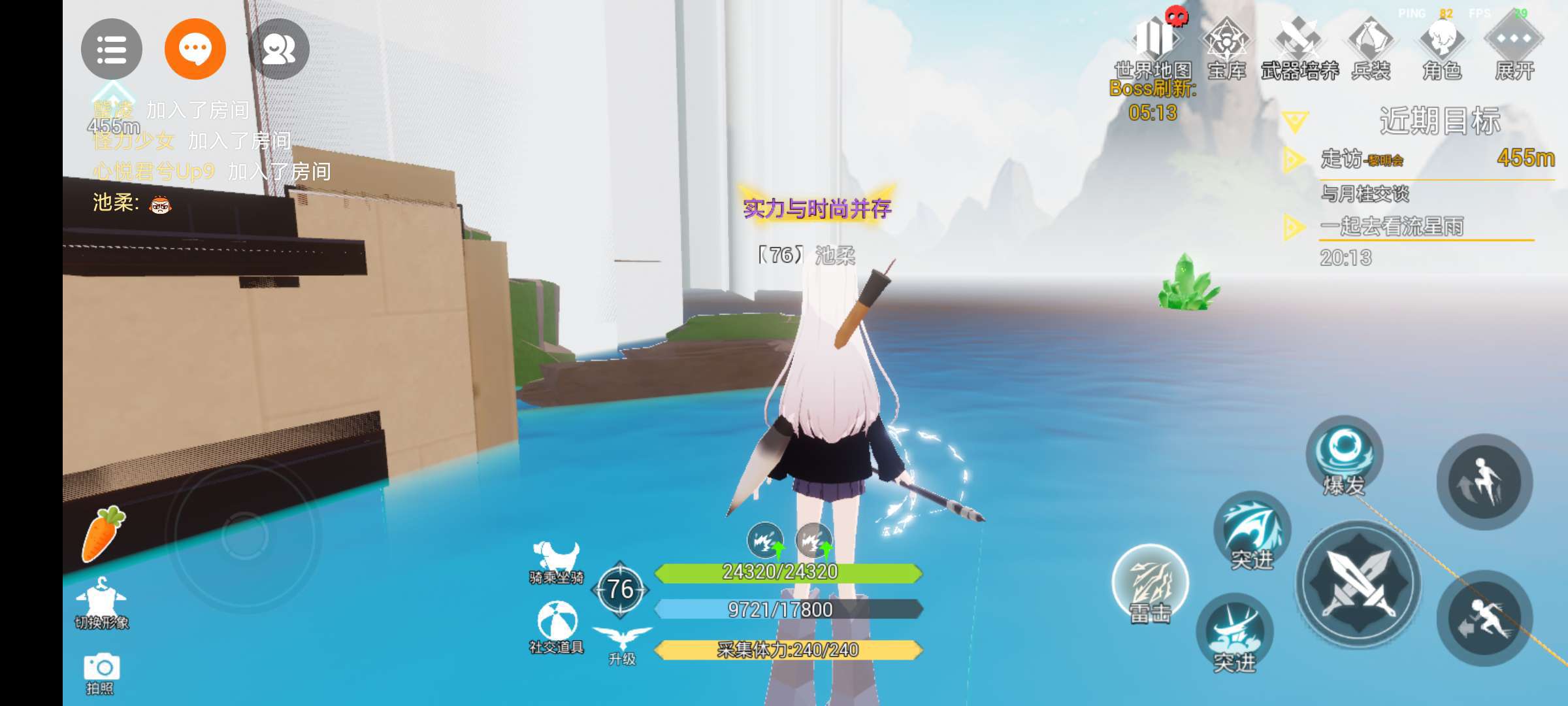The height and width of the screenshot is (706, 1568).
Task: Tap the crossed swords attack button
Action: [x=1358, y=583]
